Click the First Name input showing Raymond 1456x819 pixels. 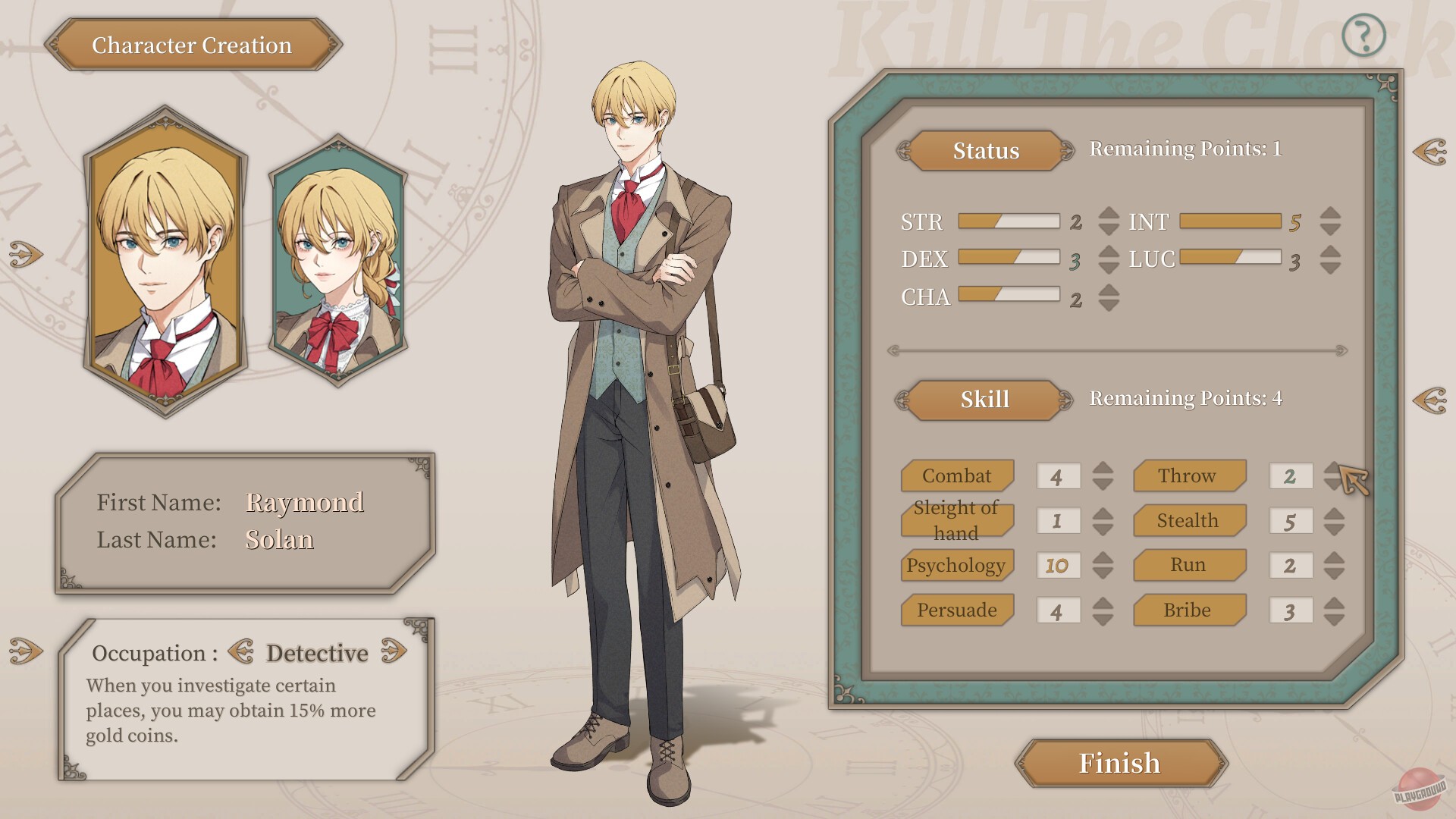pyautogui.click(x=303, y=502)
